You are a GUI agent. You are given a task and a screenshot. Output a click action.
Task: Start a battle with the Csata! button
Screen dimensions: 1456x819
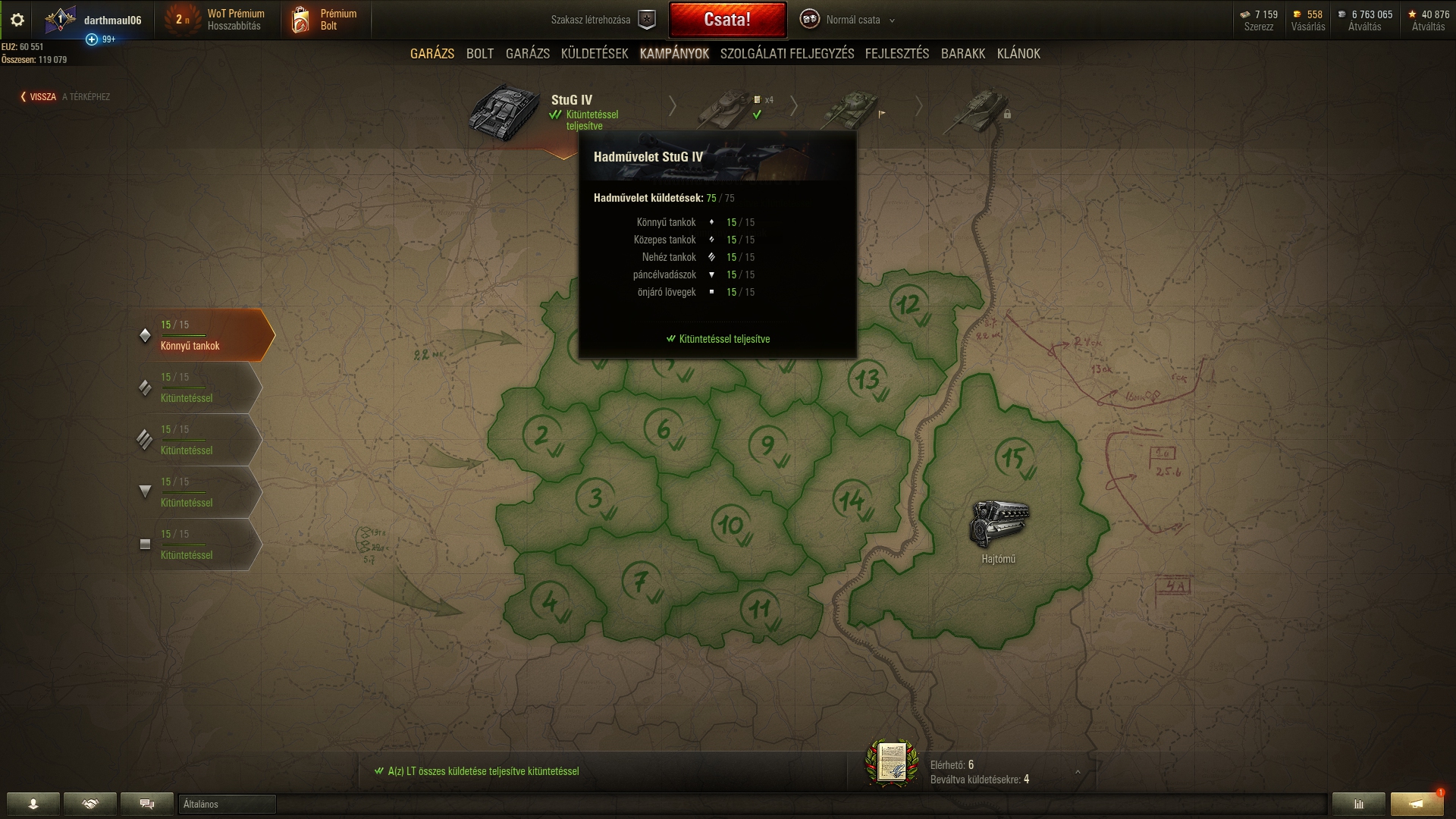(x=727, y=20)
